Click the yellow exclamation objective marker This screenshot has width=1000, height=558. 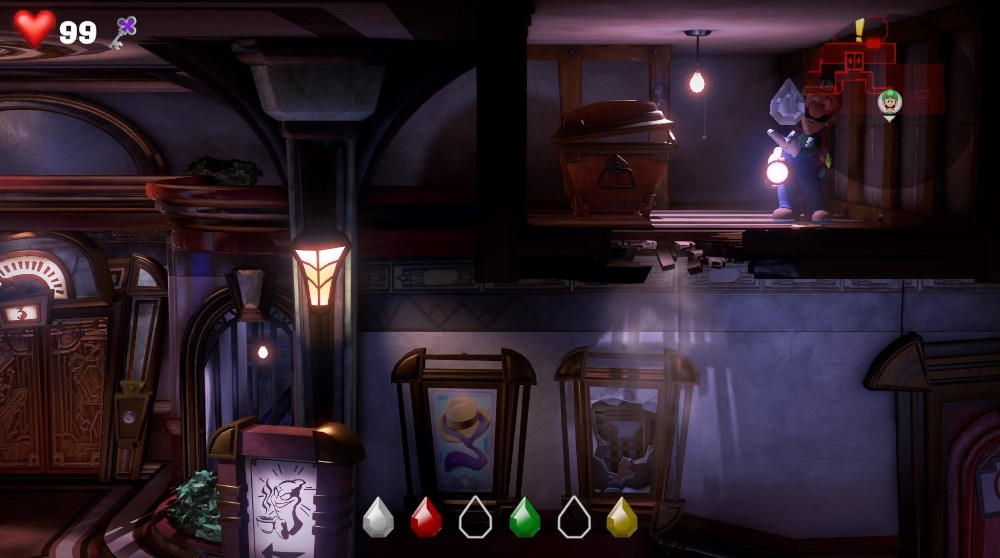[x=859, y=28]
